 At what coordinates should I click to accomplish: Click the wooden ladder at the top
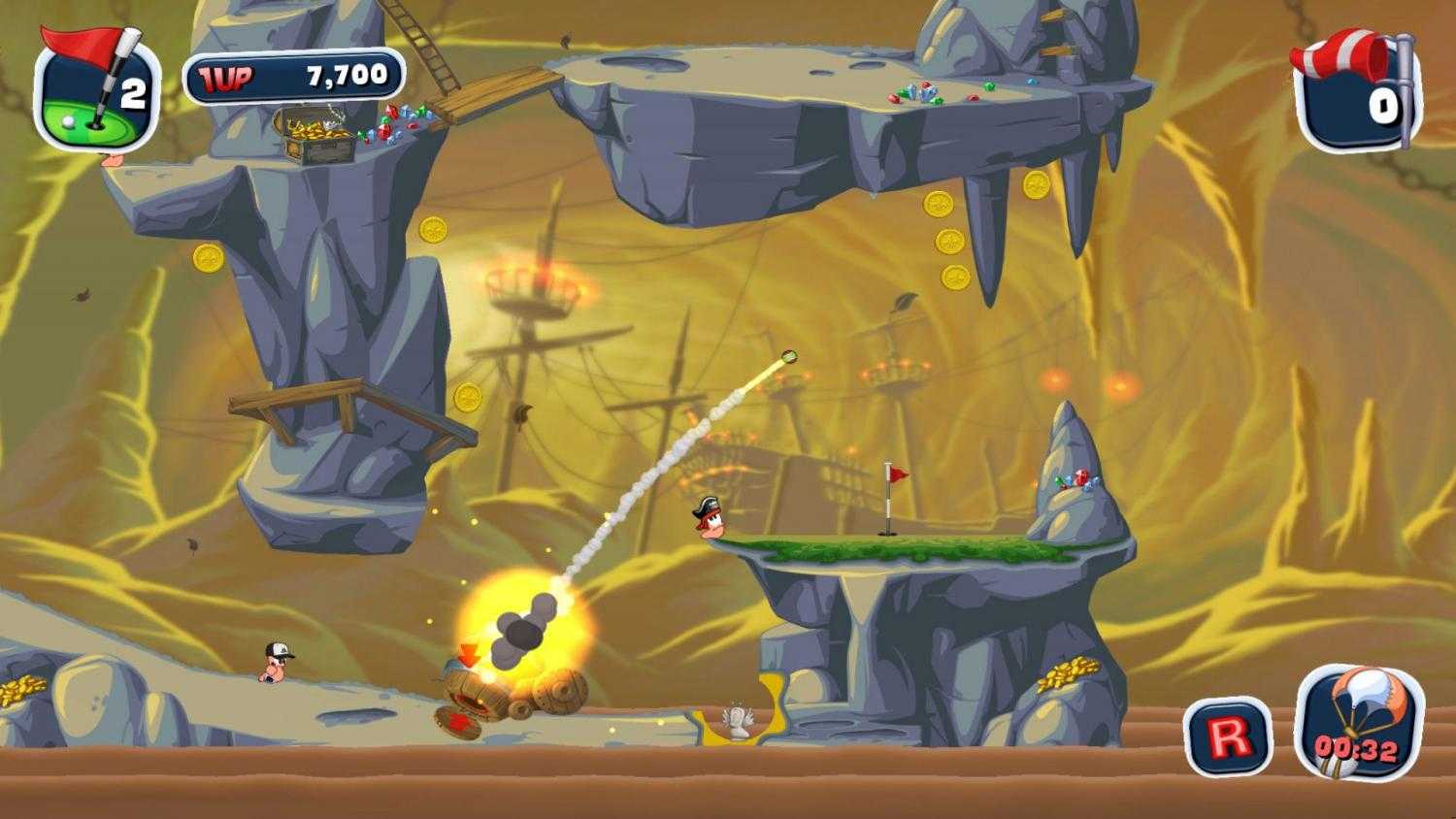[417, 44]
